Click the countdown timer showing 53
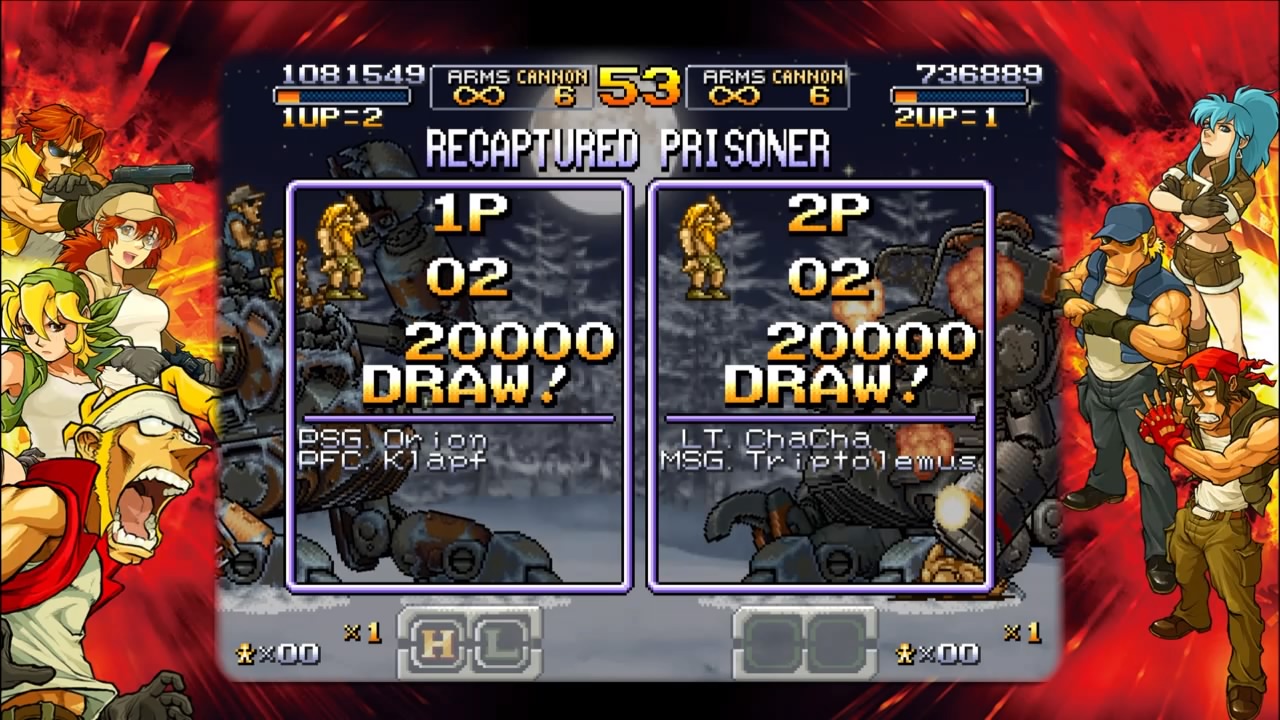This screenshot has width=1280, height=720. [x=636, y=83]
